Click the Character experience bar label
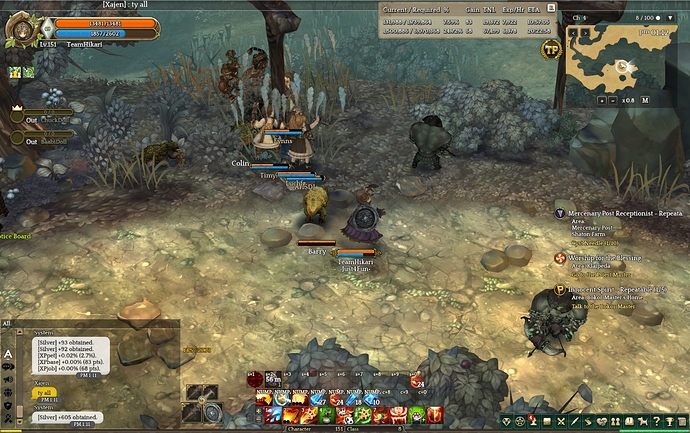The height and width of the screenshot is (433, 690). pos(301,428)
